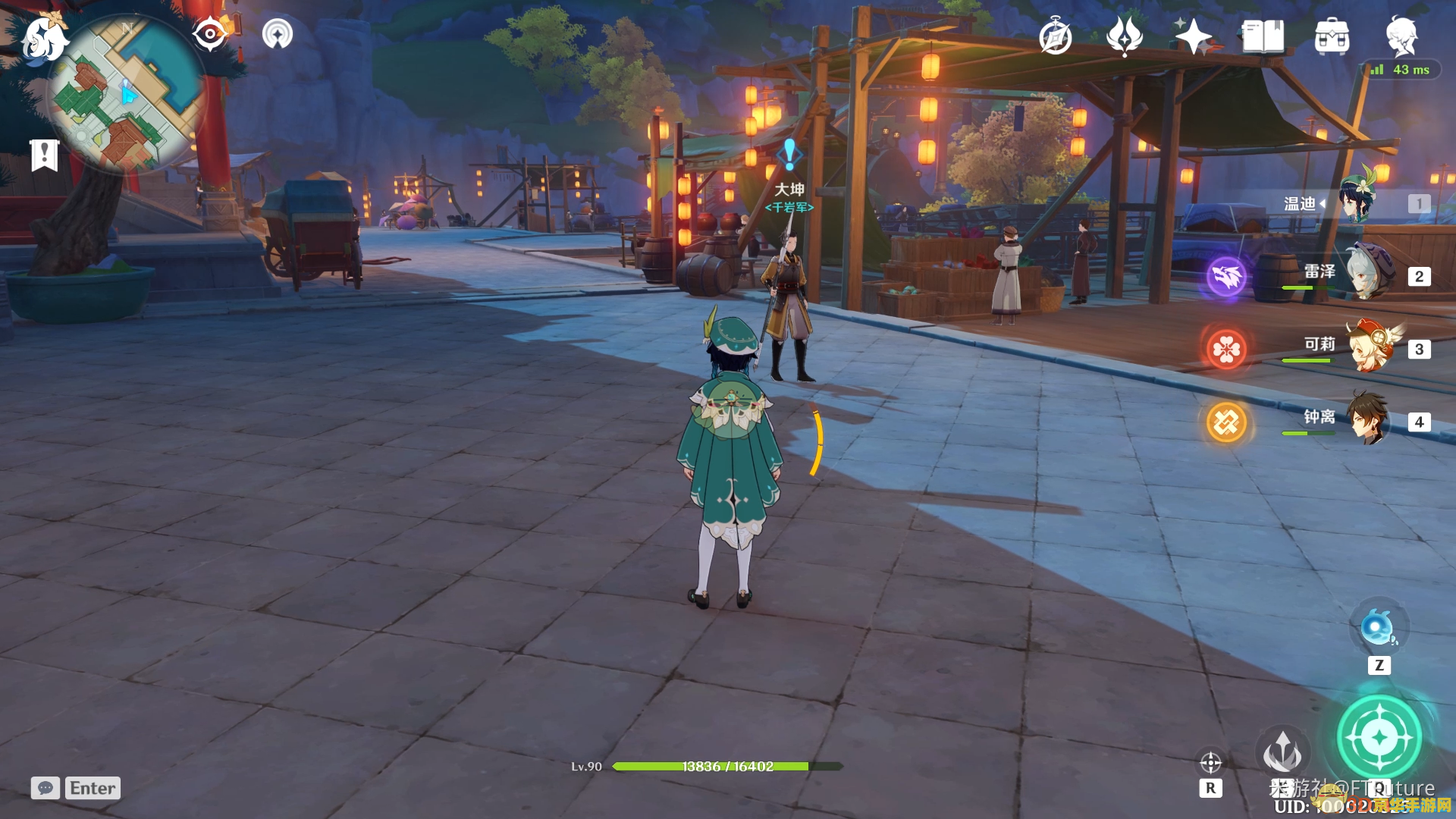Open the chat speech bubble
The image size is (1456, 819).
coord(45,788)
